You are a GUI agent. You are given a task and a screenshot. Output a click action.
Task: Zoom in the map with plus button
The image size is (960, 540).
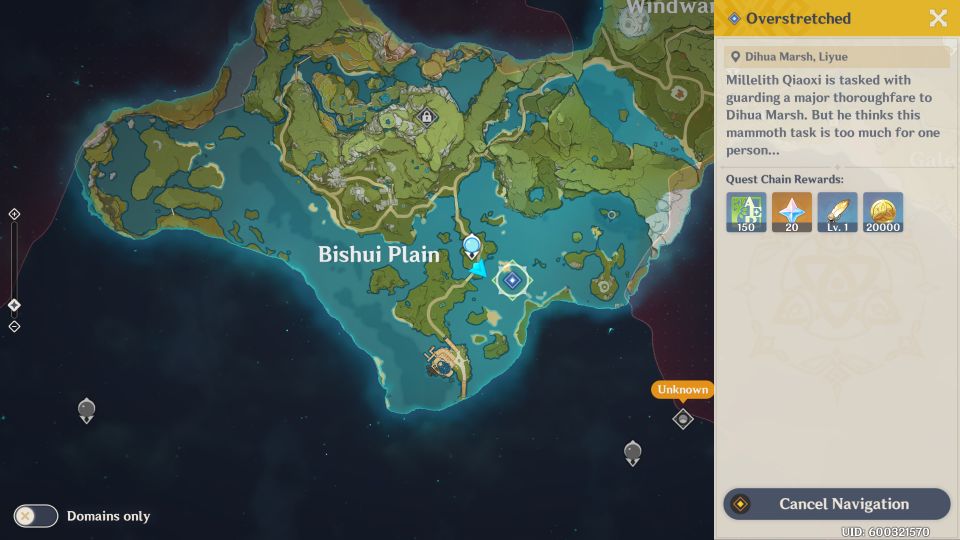(x=14, y=214)
